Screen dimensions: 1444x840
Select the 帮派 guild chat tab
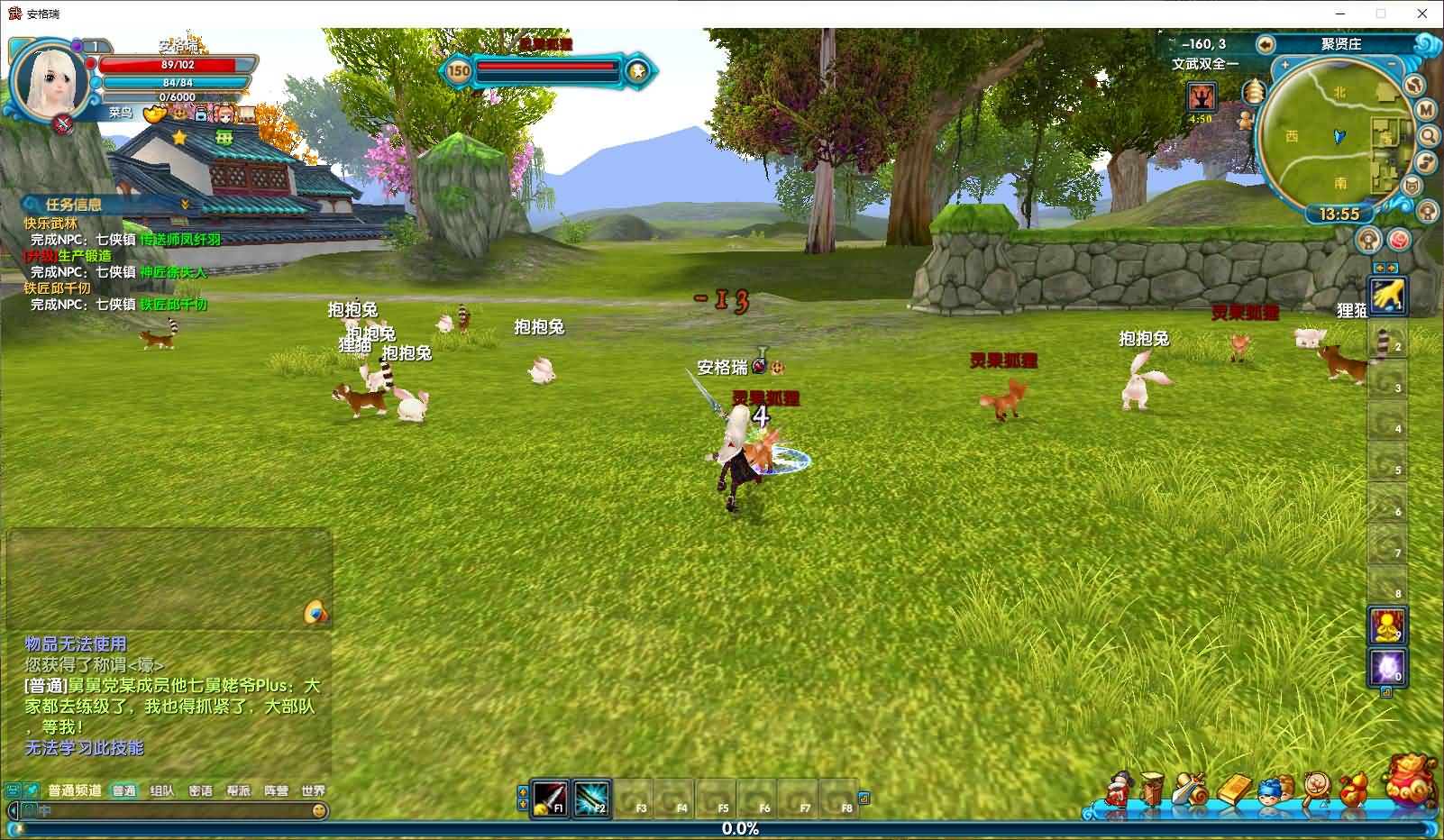coord(239,790)
